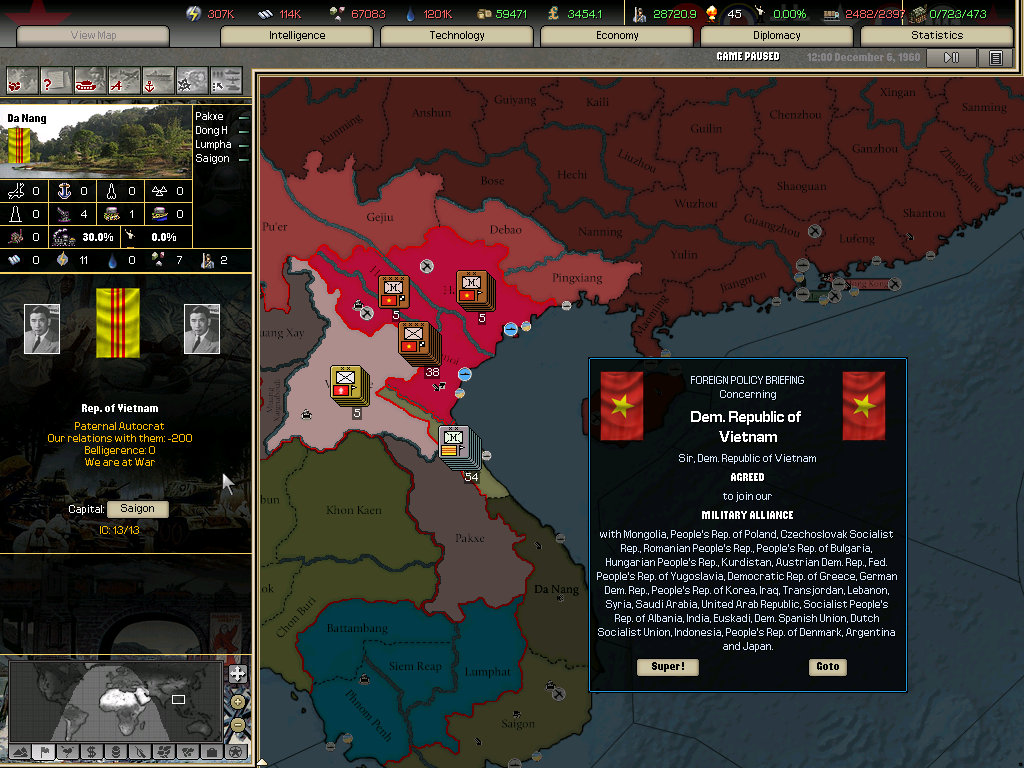The height and width of the screenshot is (768, 1024).
Task: Open the Economy tab
Action: point(617,36)
